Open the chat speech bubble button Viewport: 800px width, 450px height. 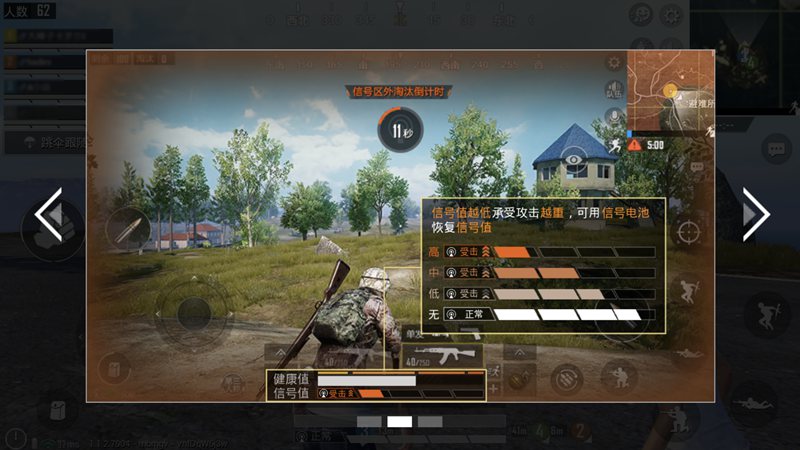[x=775, y=150]
